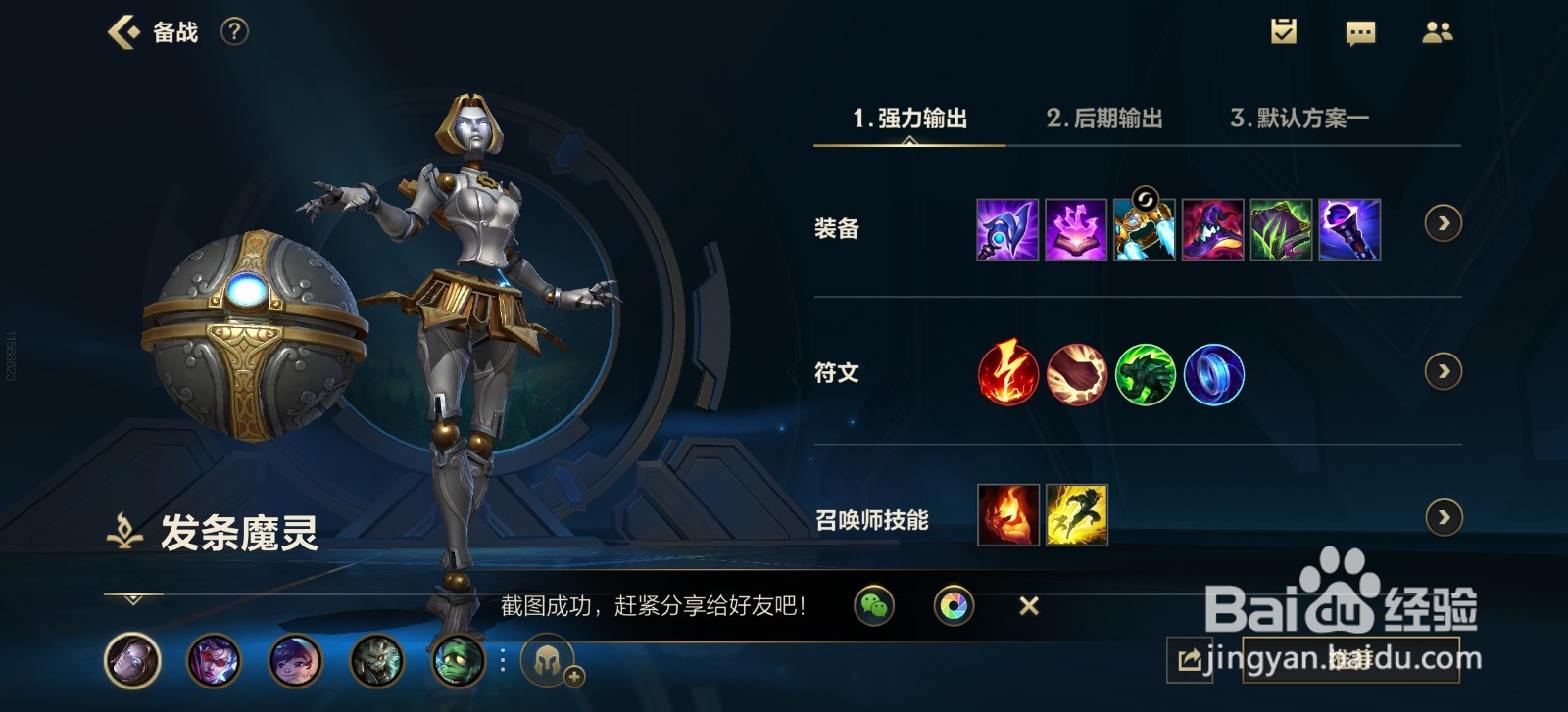
Task: Click the help question mark beside 备战
Action: coord(232,30)
